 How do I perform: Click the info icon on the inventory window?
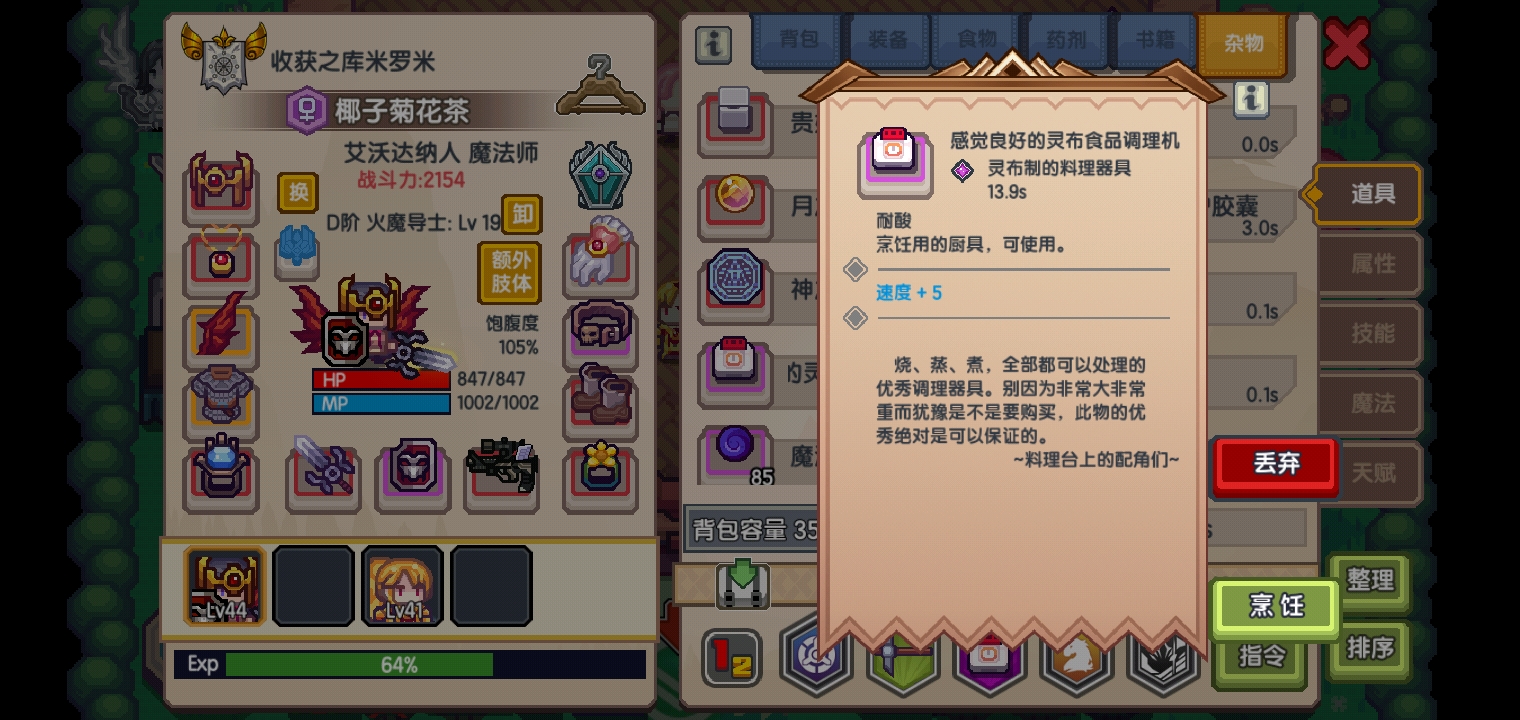point(714,44)
